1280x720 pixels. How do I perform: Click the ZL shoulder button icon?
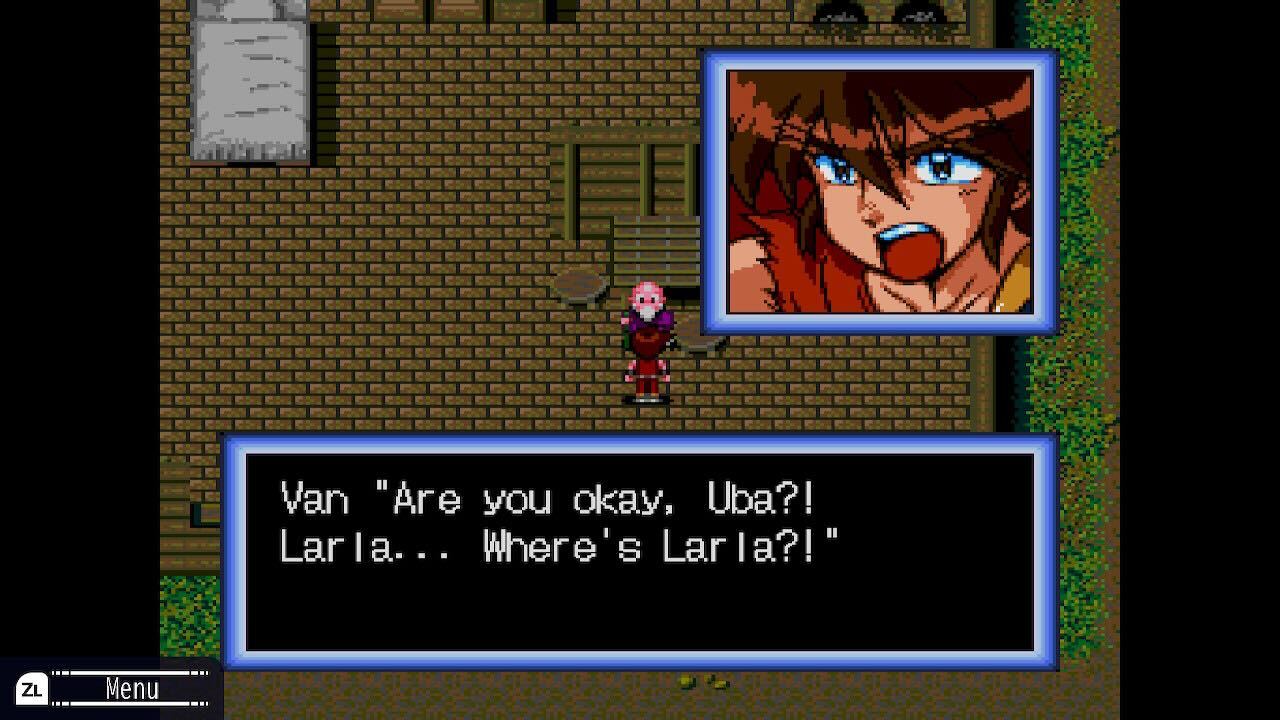pyautogui.click(x=31, y=687)
